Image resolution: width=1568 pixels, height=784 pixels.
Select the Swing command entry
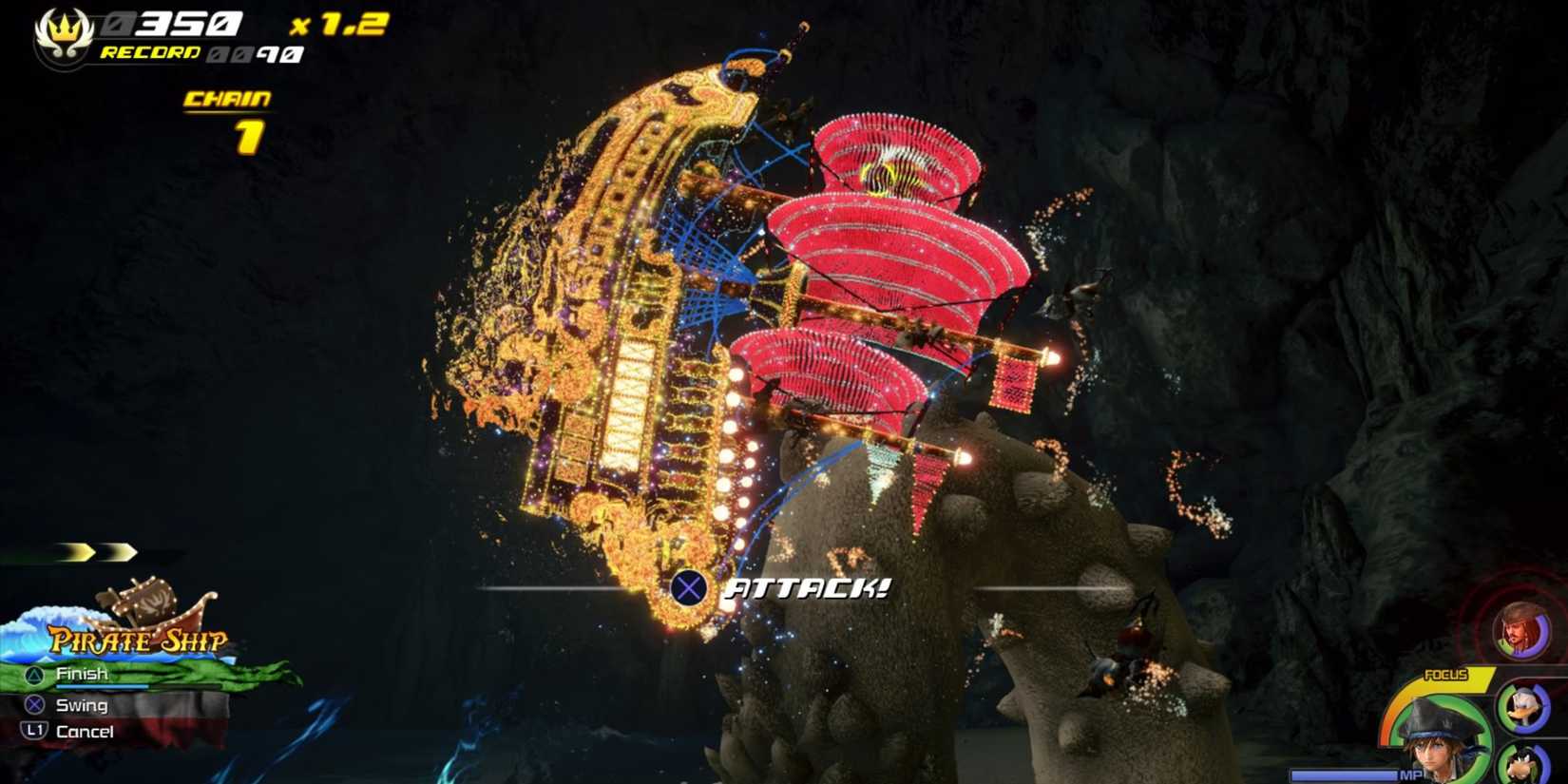84,705
